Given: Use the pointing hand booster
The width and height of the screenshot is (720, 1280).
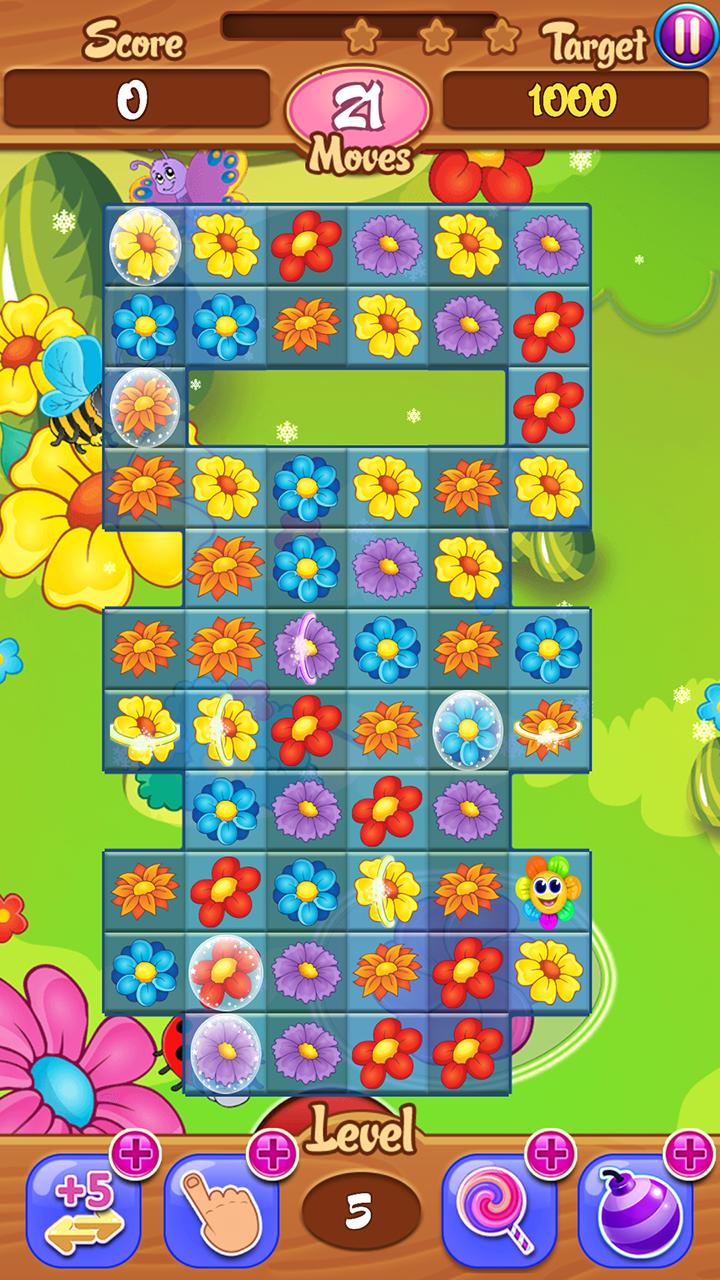Looking at the screenshot, I should point(220,1212).
